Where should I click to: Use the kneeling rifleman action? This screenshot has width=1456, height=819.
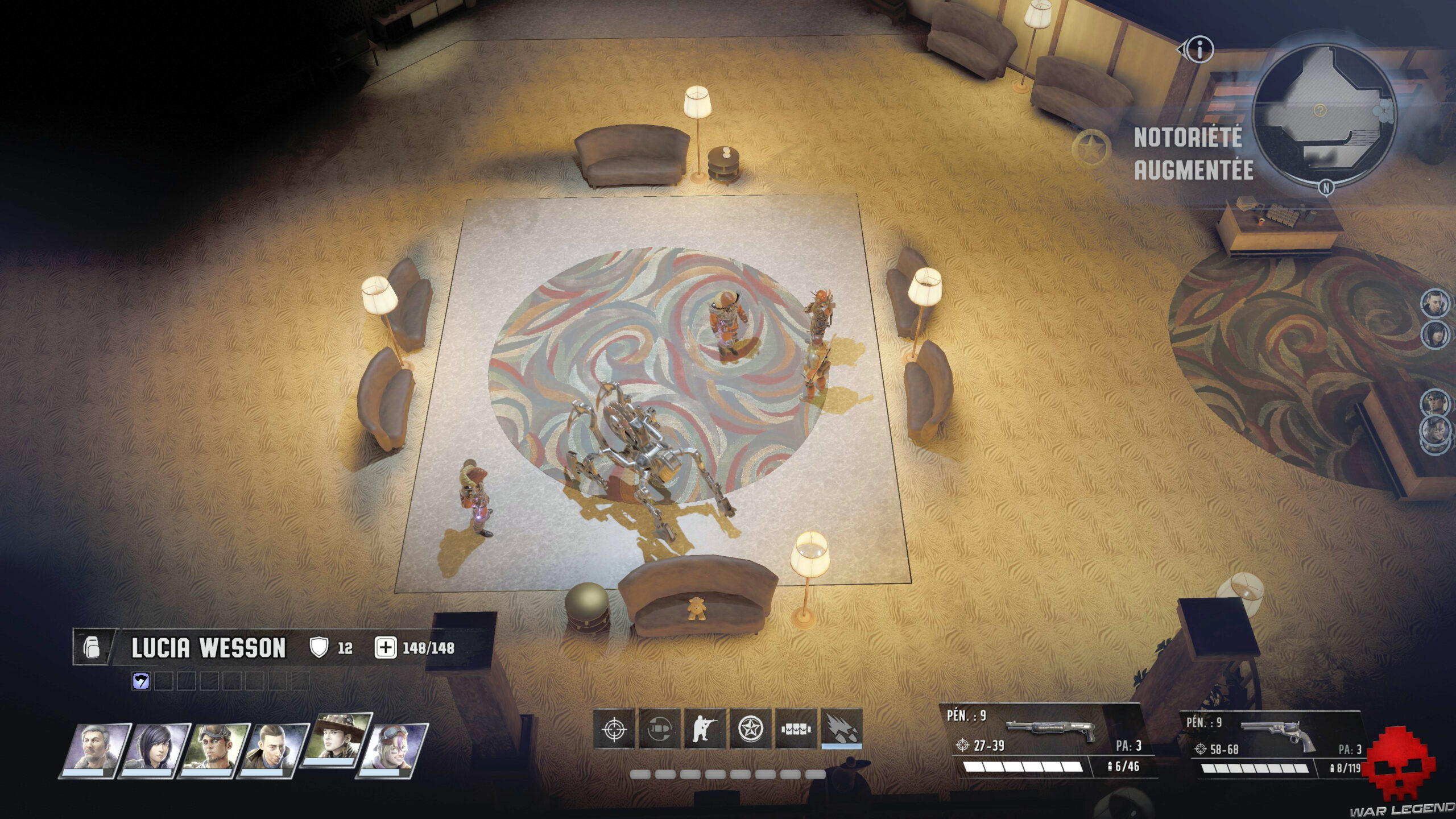point(705,729)
